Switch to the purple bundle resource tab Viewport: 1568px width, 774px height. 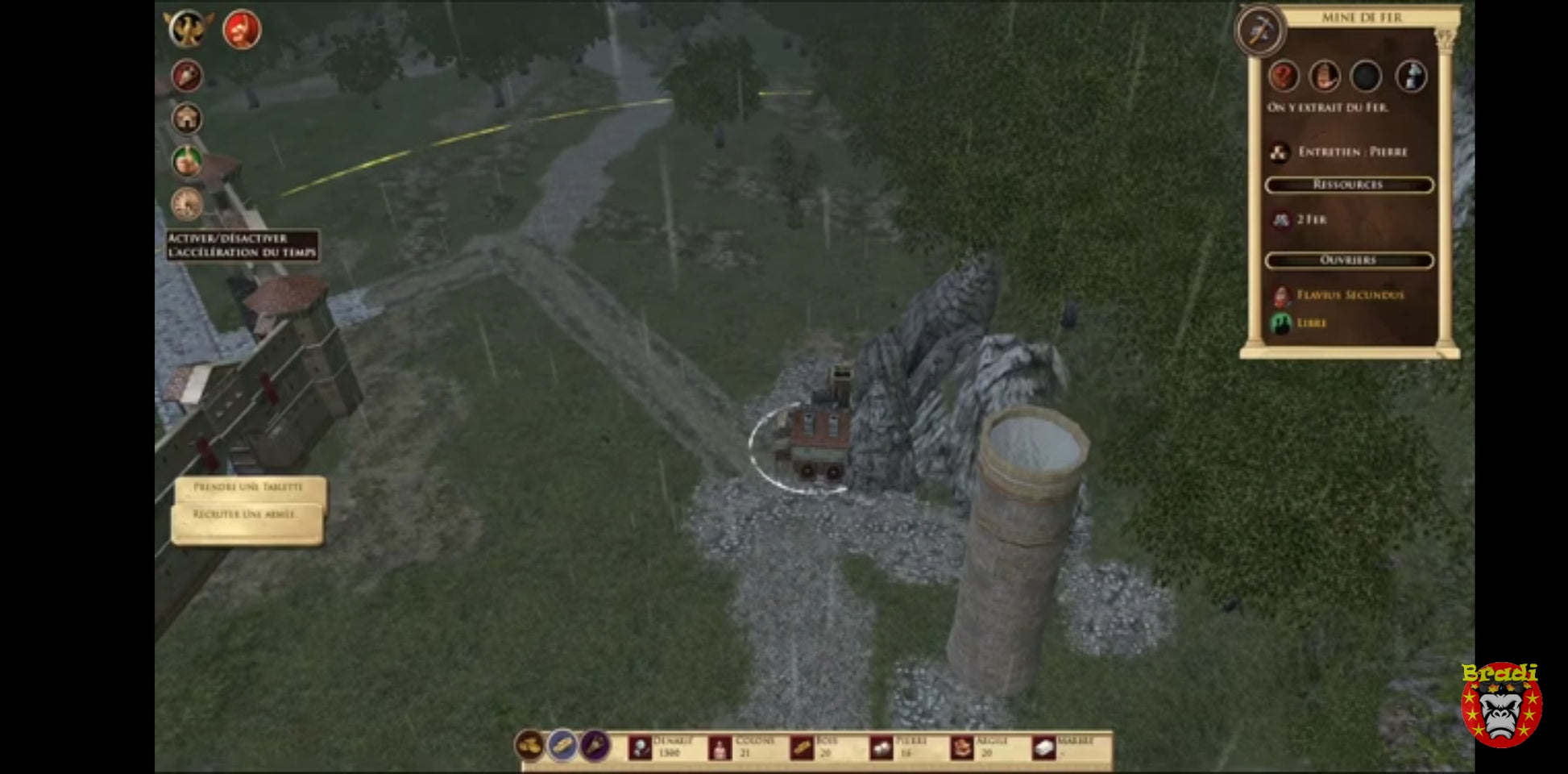595,746
